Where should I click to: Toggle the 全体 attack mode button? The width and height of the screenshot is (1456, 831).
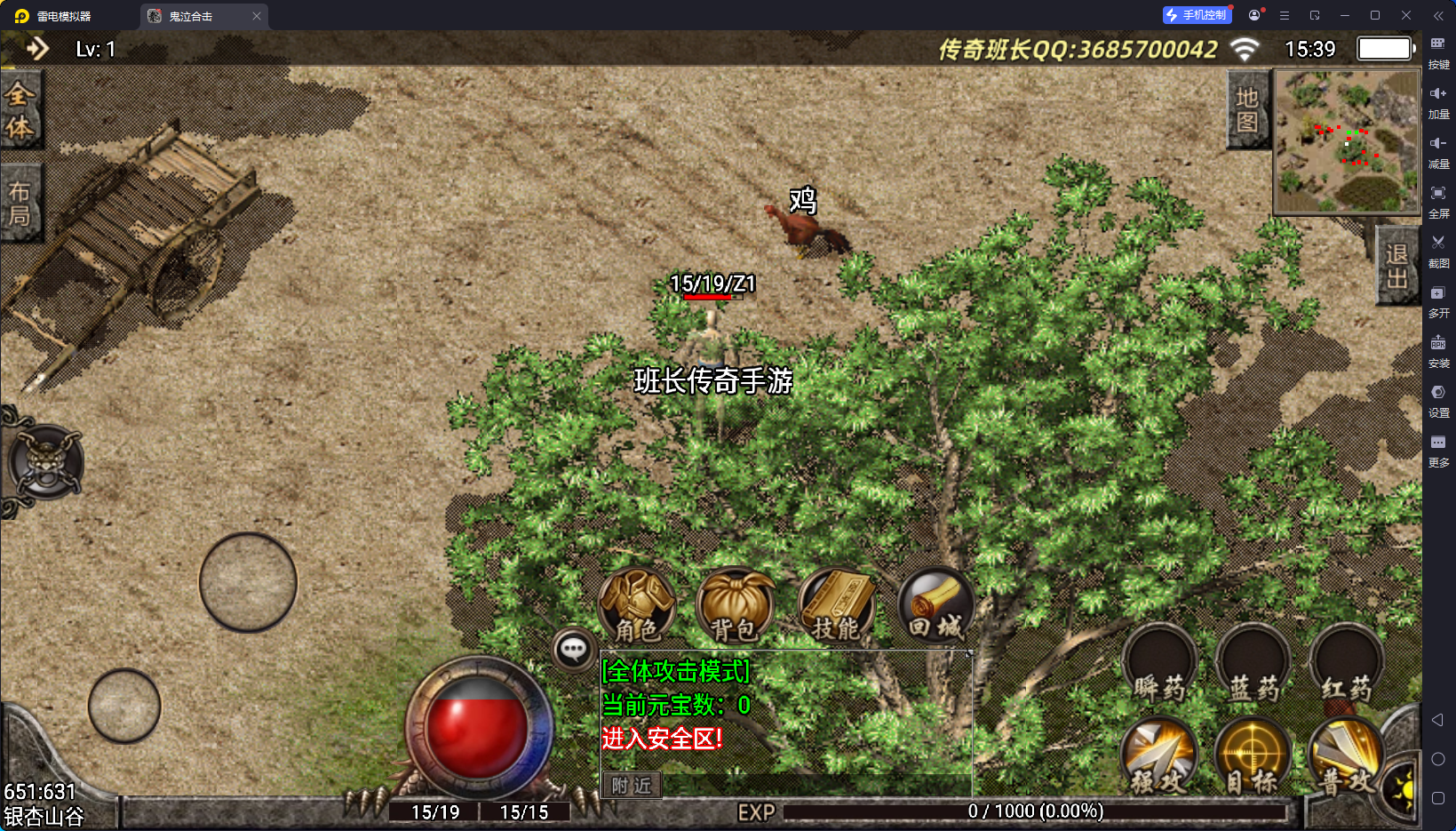pos(20,111)
